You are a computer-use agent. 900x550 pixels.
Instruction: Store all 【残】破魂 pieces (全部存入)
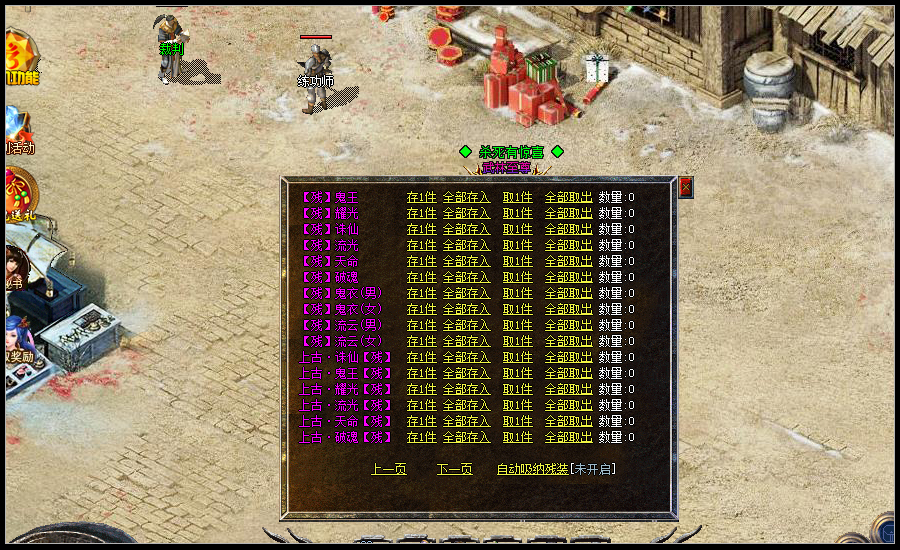point(466,277)
